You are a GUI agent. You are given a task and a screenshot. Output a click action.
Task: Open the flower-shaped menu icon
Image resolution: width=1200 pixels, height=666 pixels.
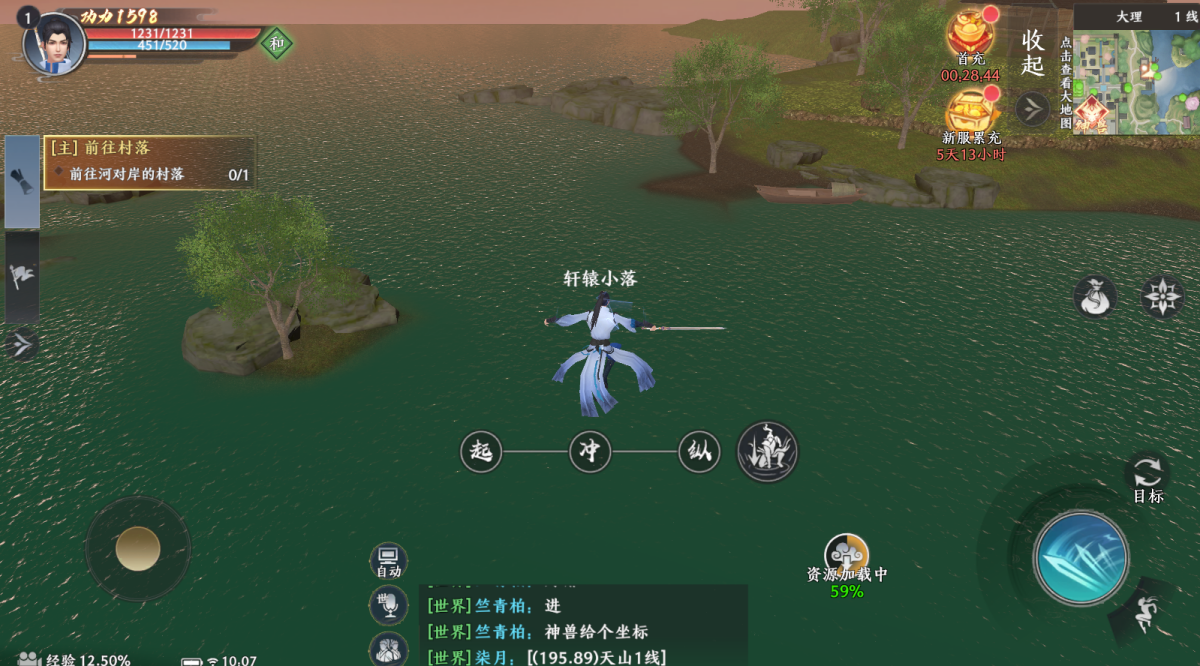(1163, 297)
